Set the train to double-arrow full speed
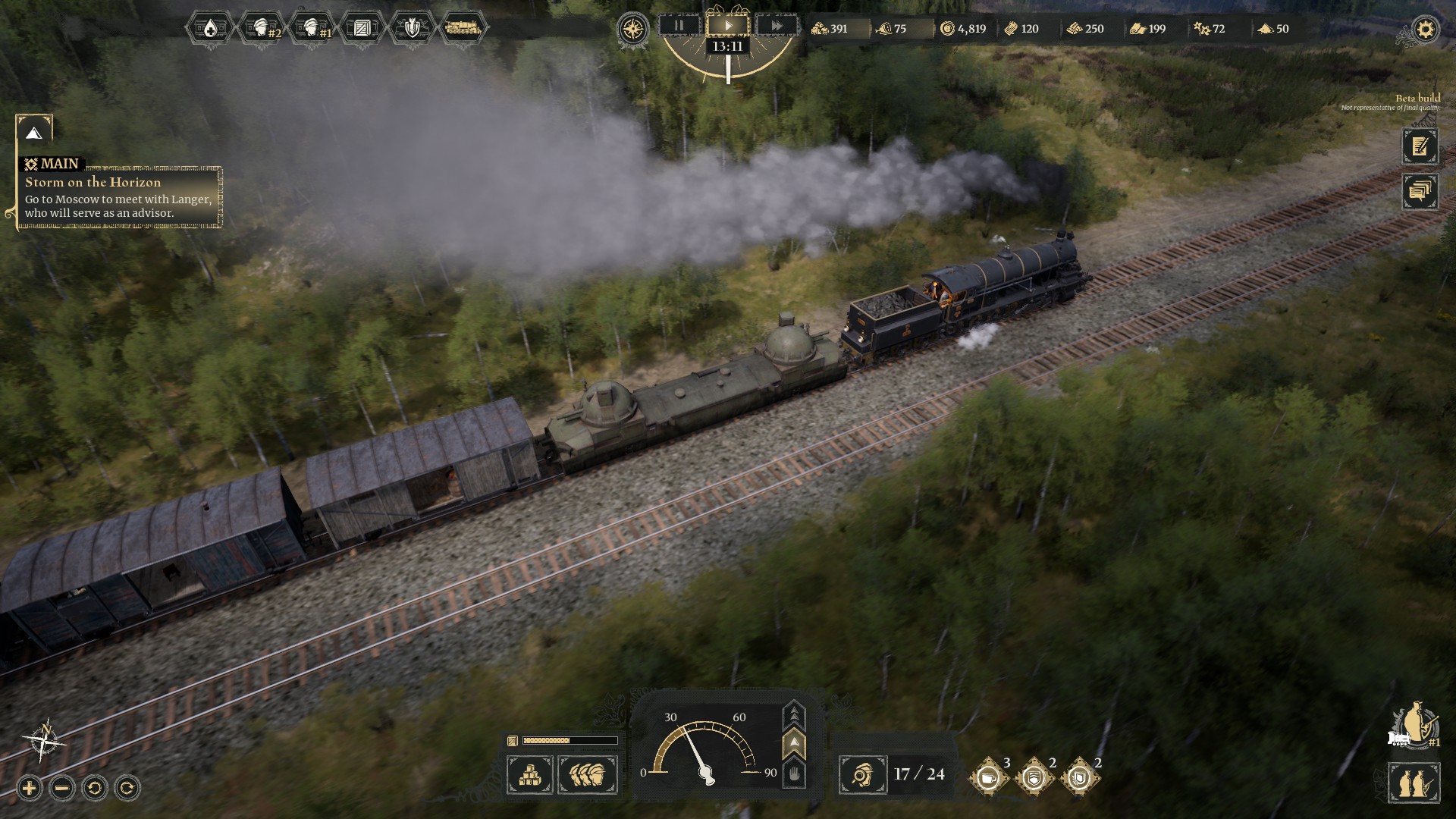 click(x=793, y=714)
